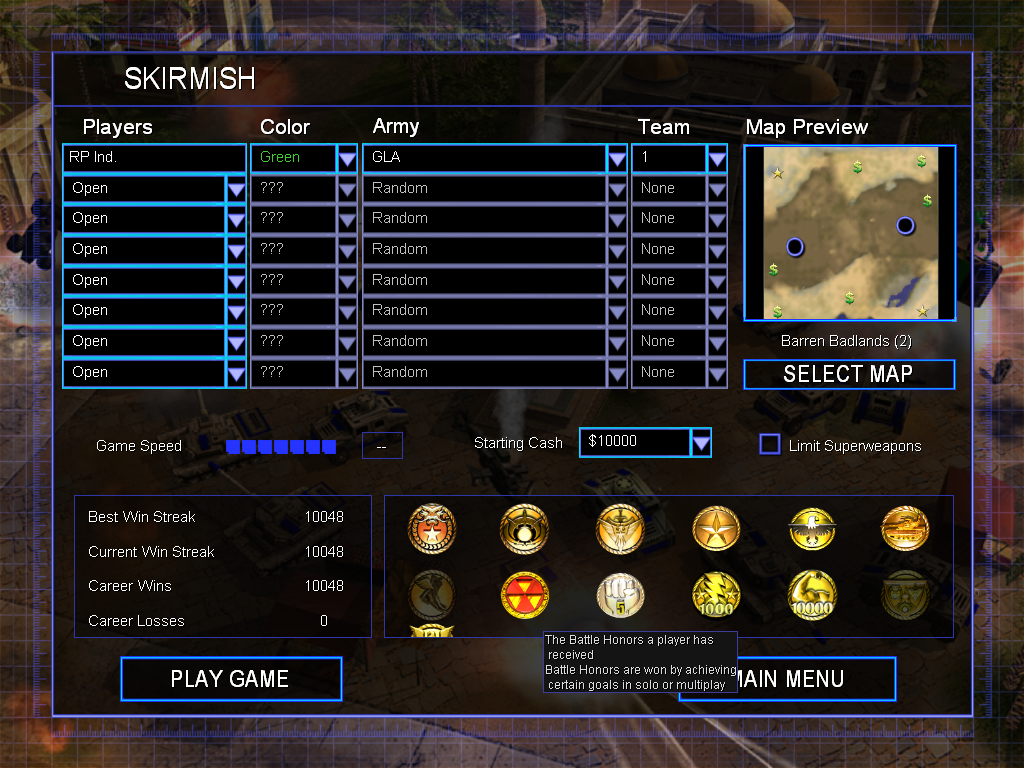This screenshot has height=768, width=1024.
Task: Open the Starting Cash dropdown
Action: 701,442
